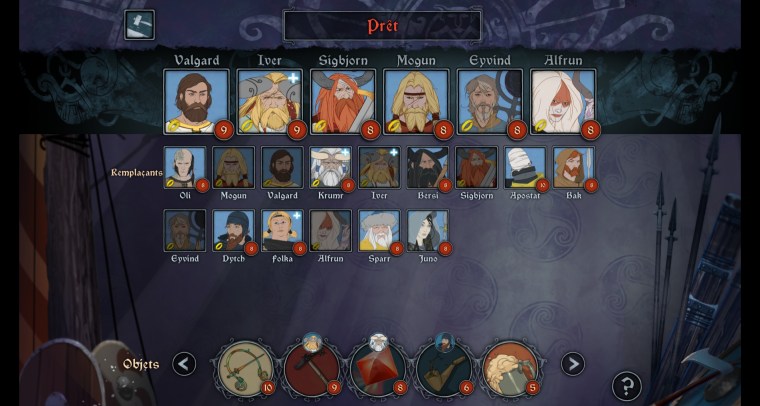Open the question mark help button
Viewport: 760px width, 406px height.
627,385
